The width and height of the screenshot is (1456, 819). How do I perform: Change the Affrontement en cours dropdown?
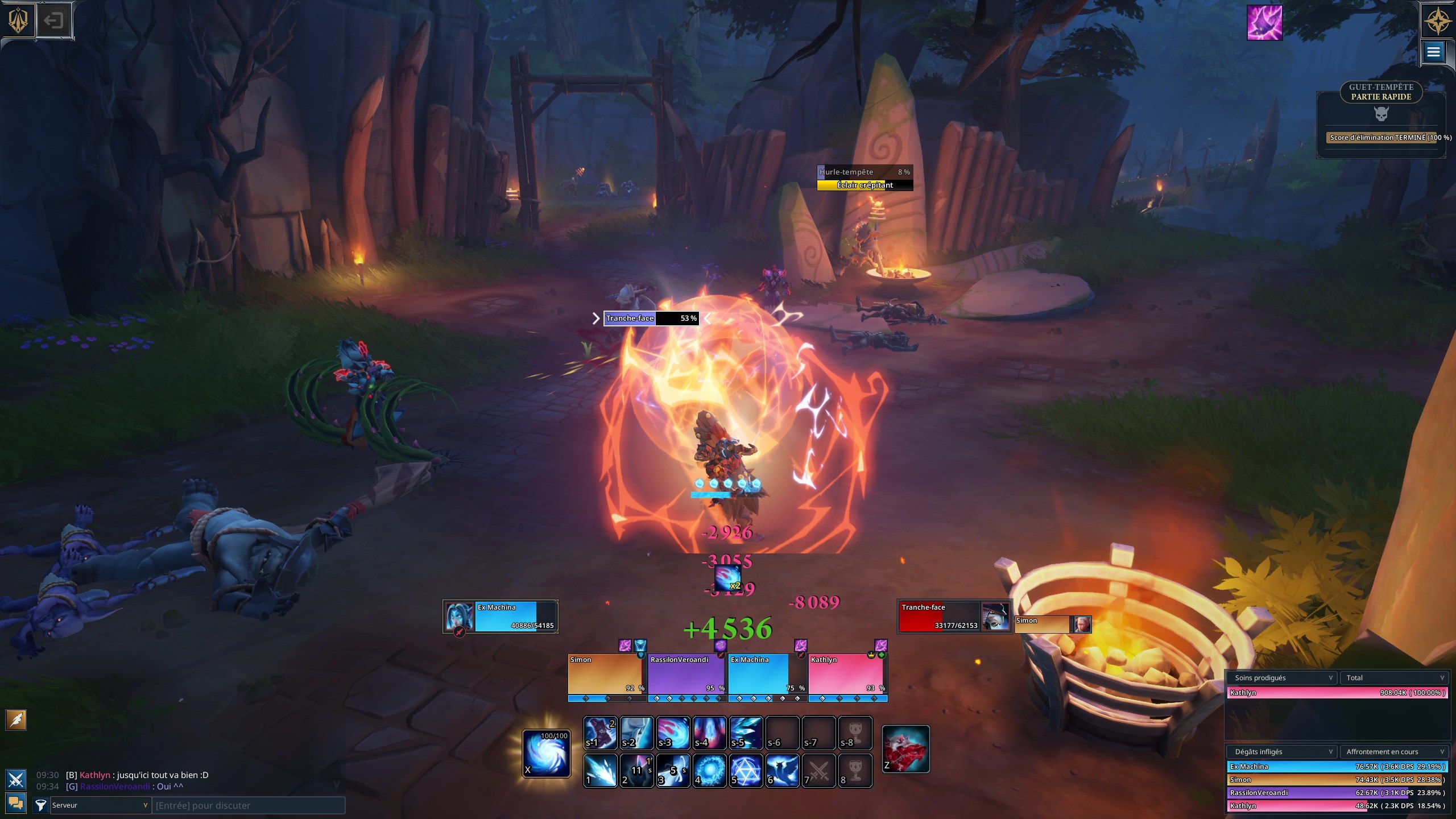click(1394, 752)
